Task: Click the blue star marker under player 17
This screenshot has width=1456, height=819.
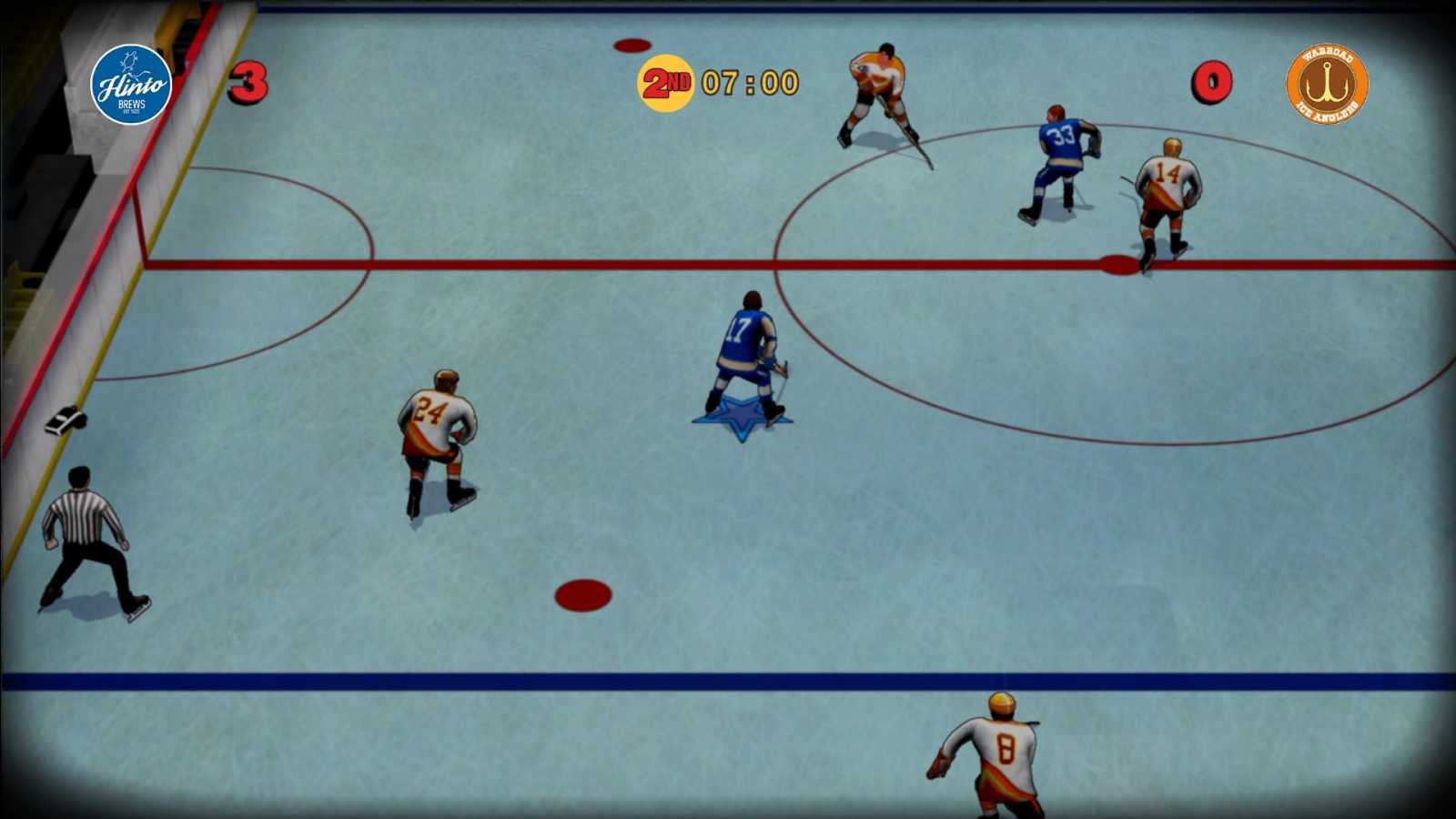Action: pos(743,417)
